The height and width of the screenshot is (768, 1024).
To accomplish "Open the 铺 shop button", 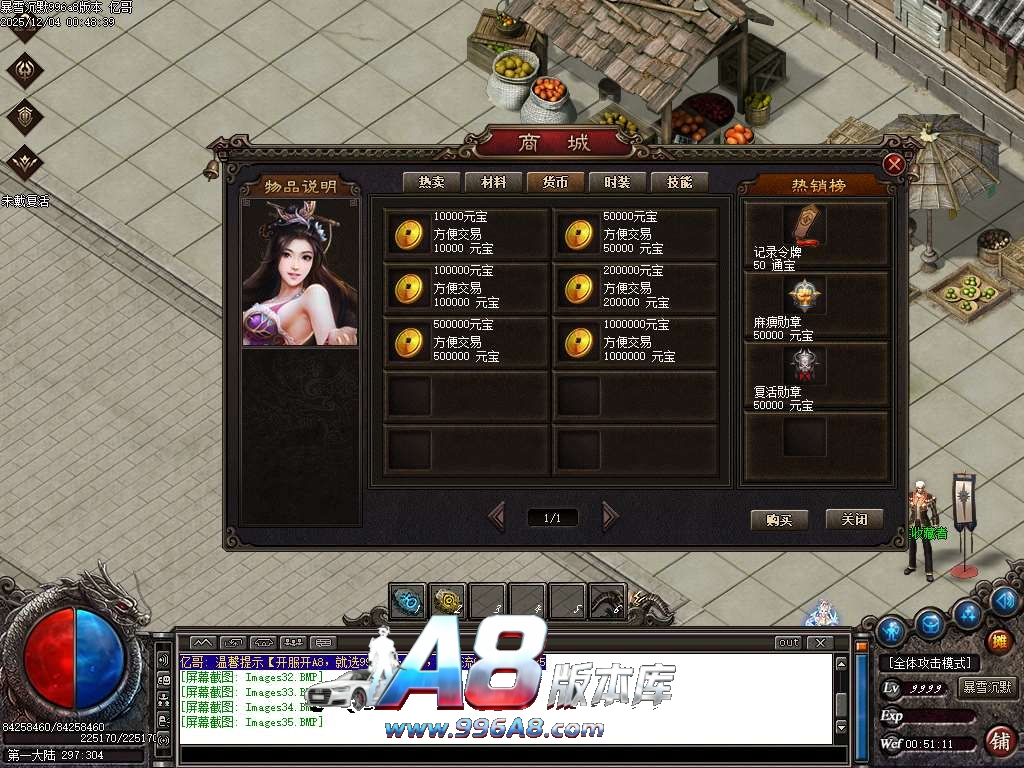I will click(x=999, y=741).
